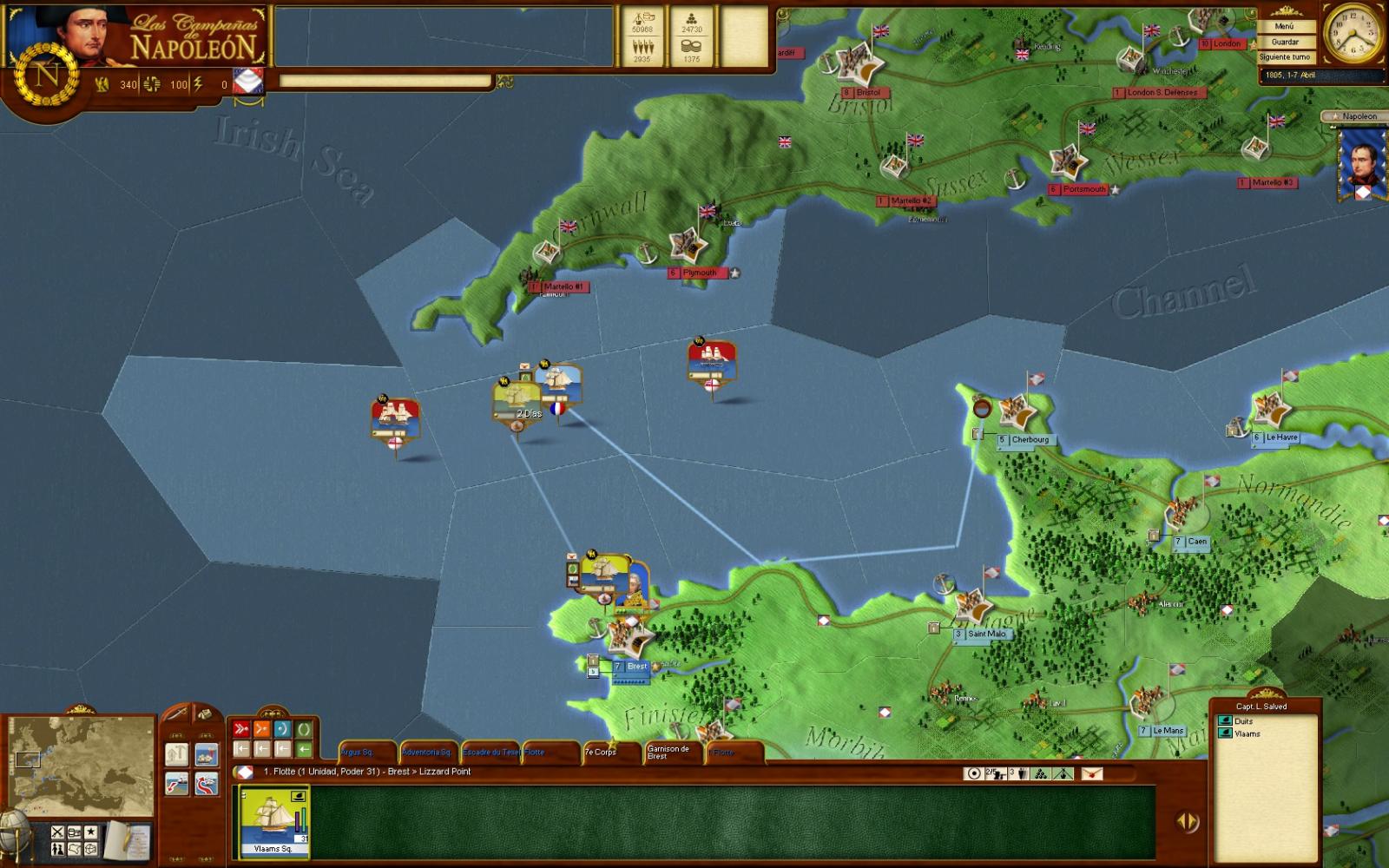Switch to the Argus Sq. tab
This screenshot has width=1389, height=868.
[x=358, y=753]
